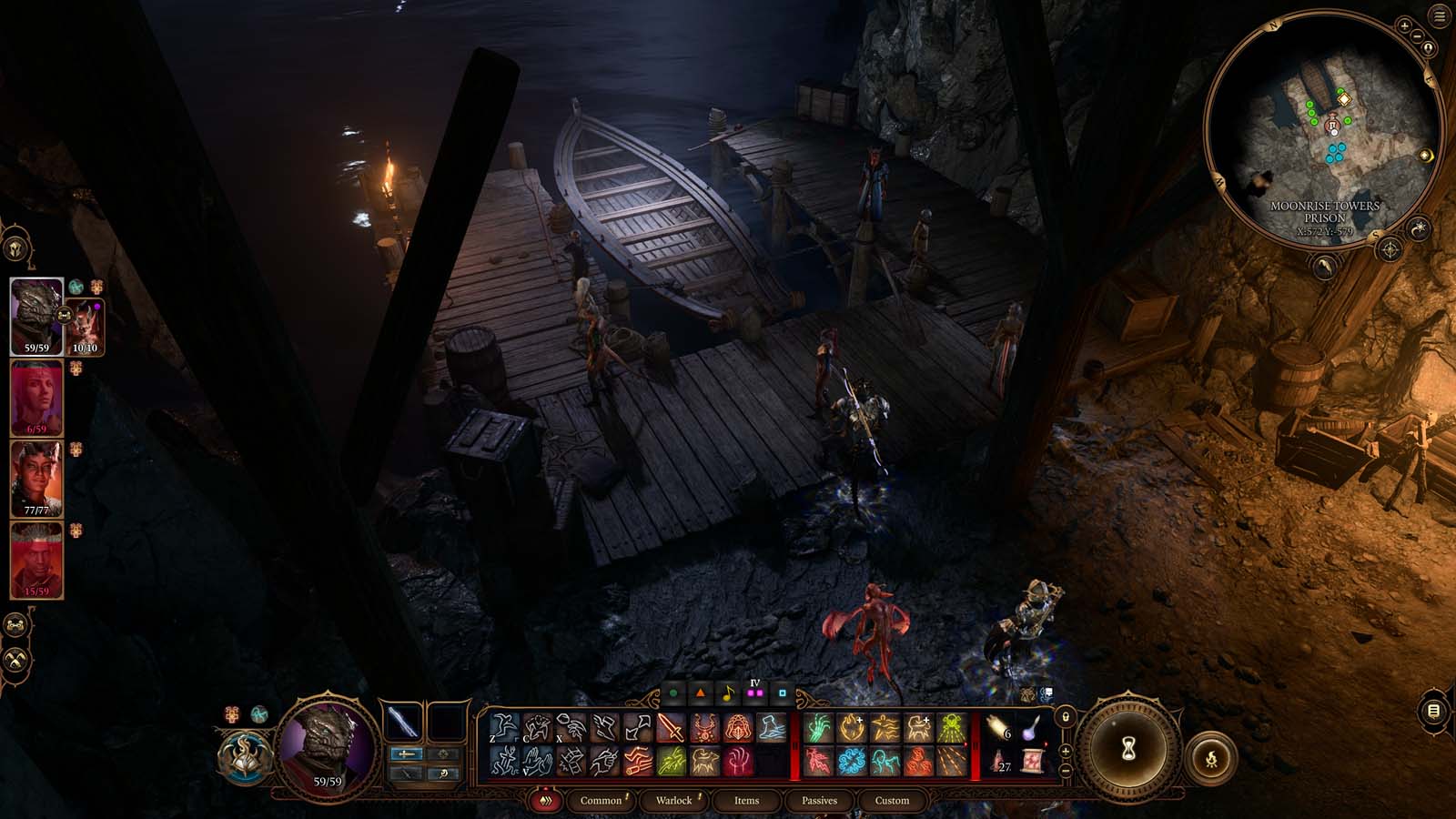
Task: Use the scroll item with 27 count
Action: (x=1000, y=761)
